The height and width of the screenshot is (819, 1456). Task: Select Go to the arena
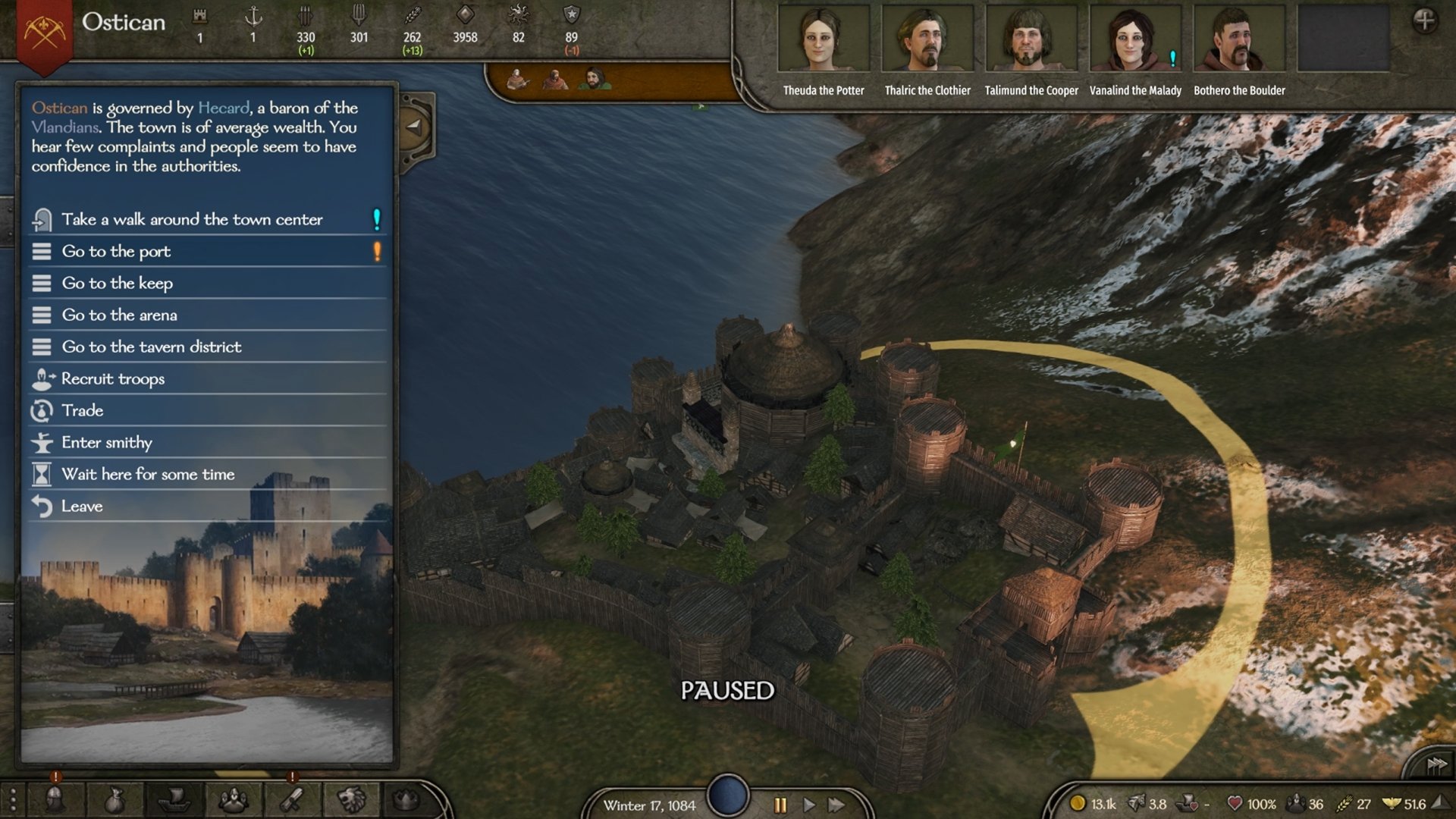(x=119, y=315)
